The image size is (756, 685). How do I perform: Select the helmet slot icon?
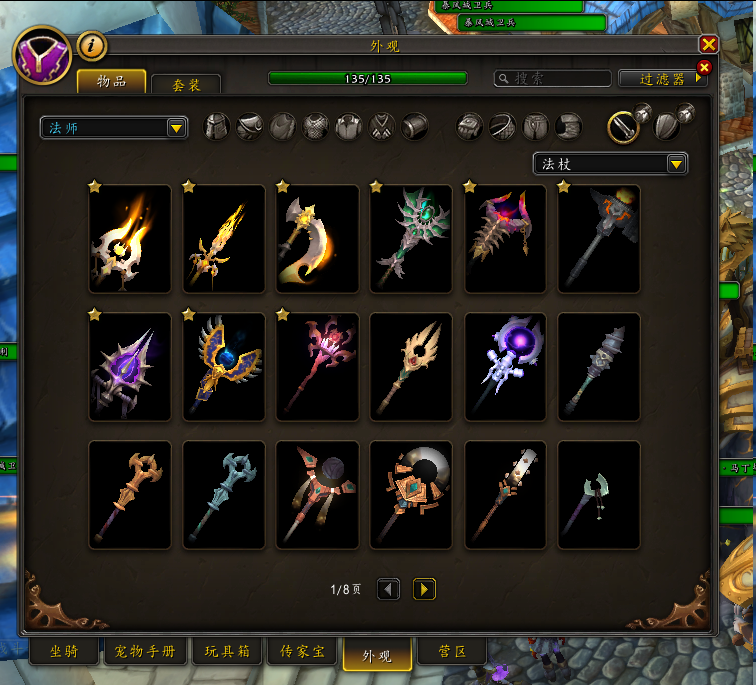click(217, 127)
